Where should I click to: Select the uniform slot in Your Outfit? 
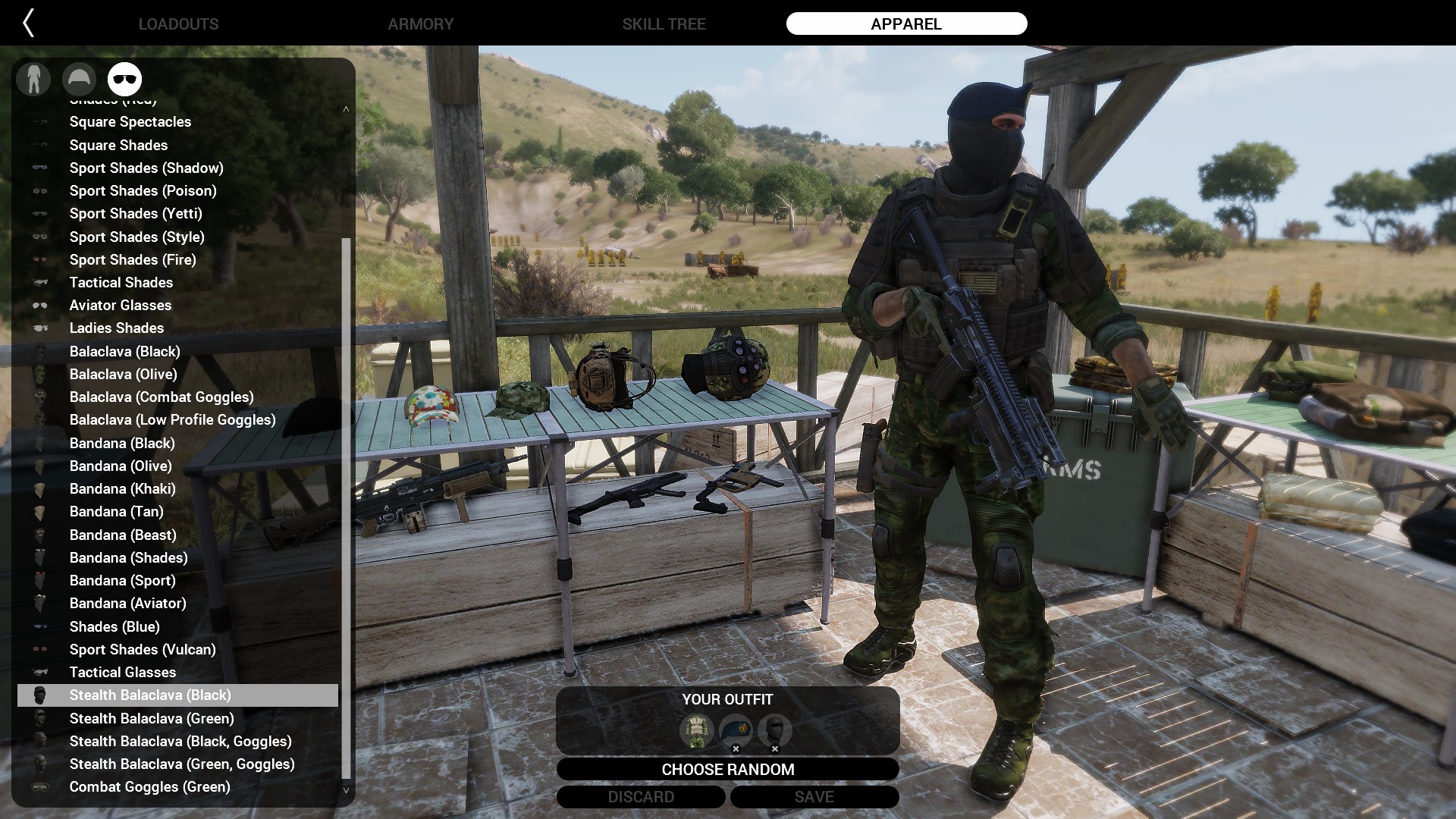(x=696, y=730)
